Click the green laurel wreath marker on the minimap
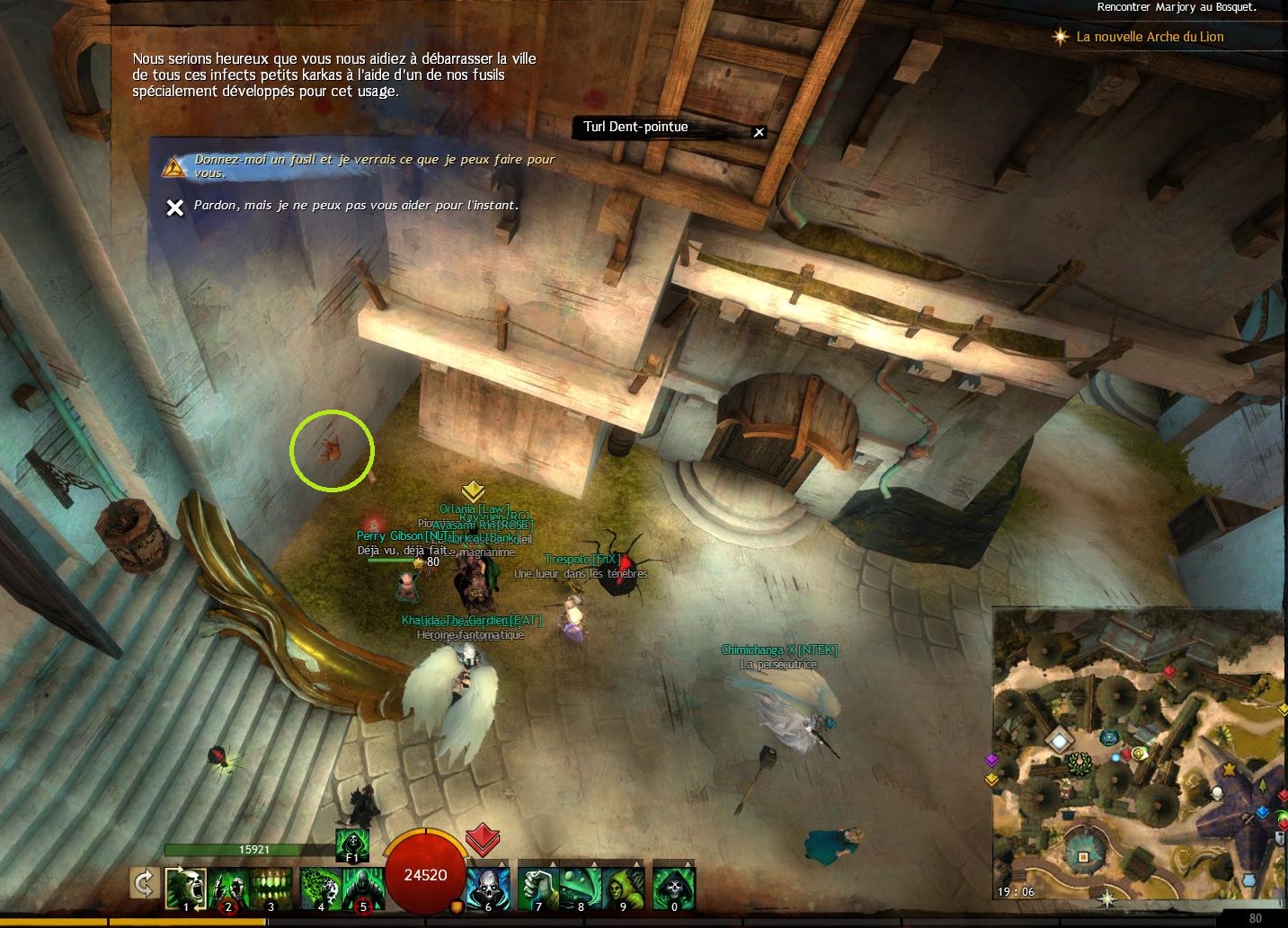This screenshot has width=1288, height=928. point(1078,764)
